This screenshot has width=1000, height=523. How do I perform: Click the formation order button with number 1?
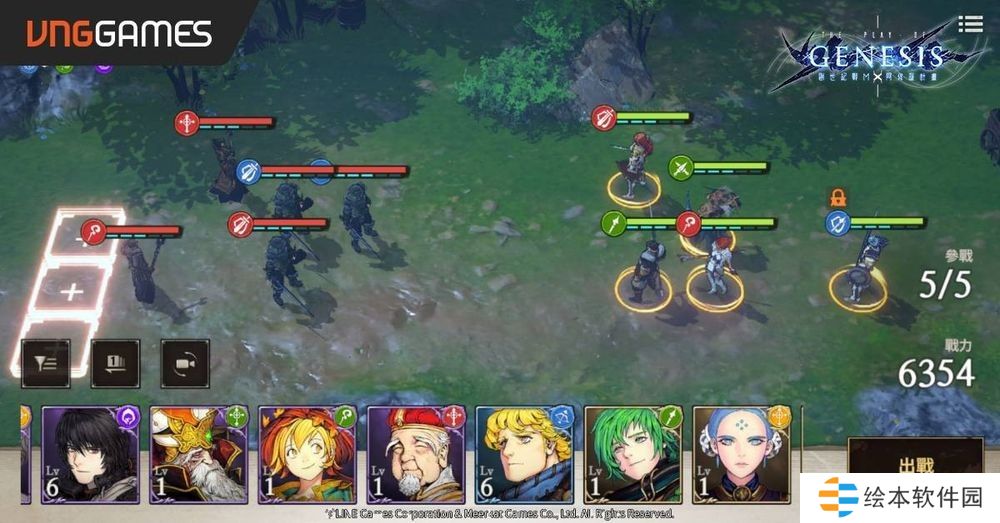(115, 363)
